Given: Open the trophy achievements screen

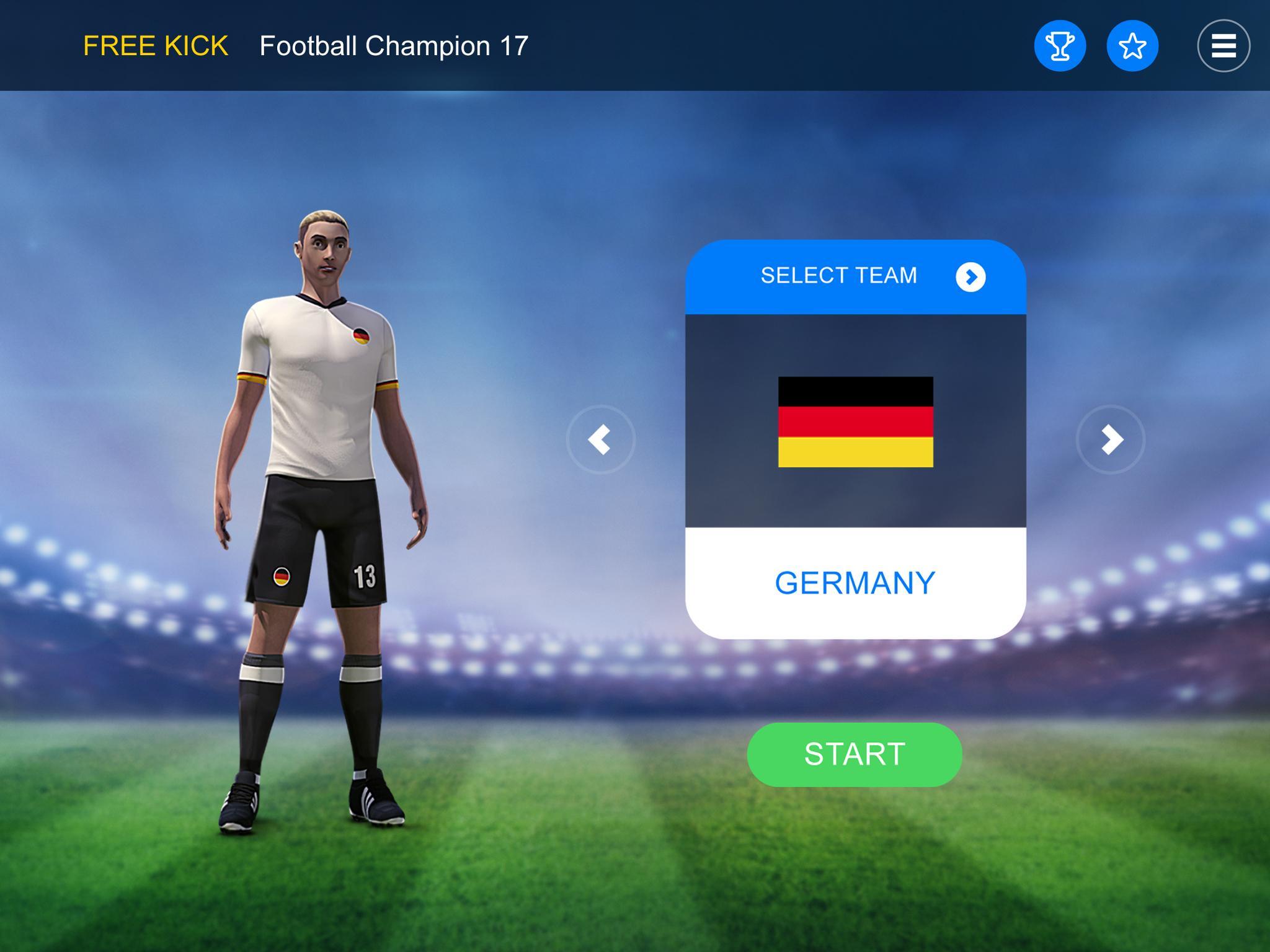Looking at the screenshot, I should pos(1060,44).
